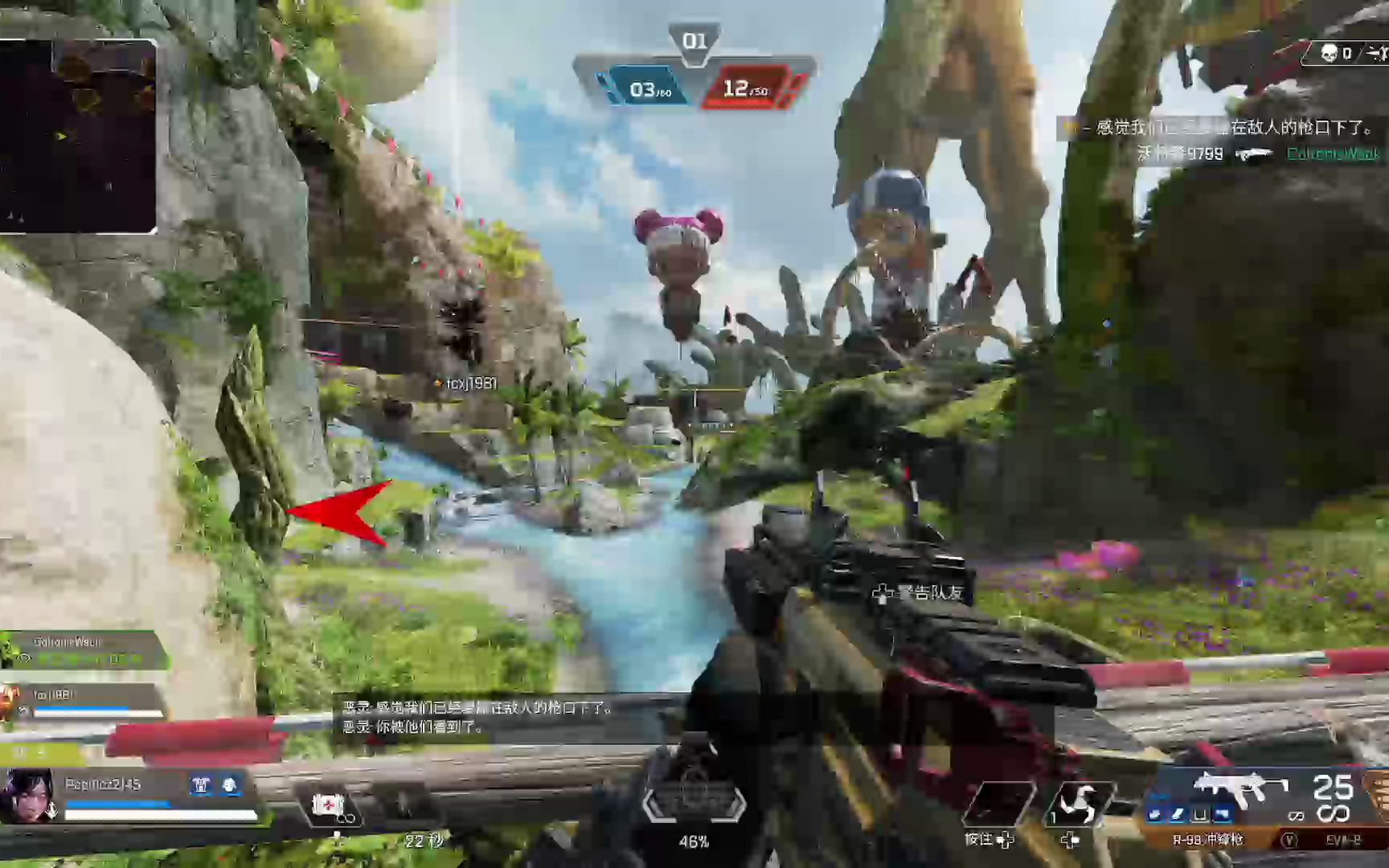Viewport: 1389px width, 868px height.
Task: Select teammate tcxj1981's squad entry
Action: [x=84, y=702]
